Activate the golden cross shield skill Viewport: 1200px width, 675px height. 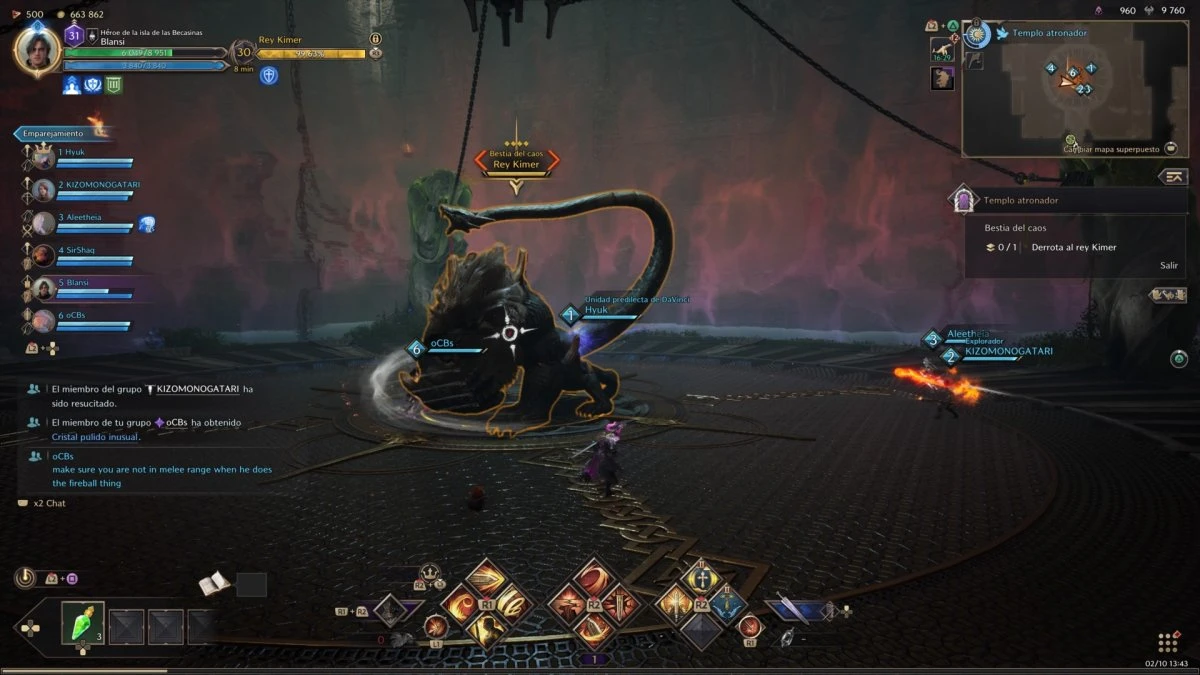701,580
